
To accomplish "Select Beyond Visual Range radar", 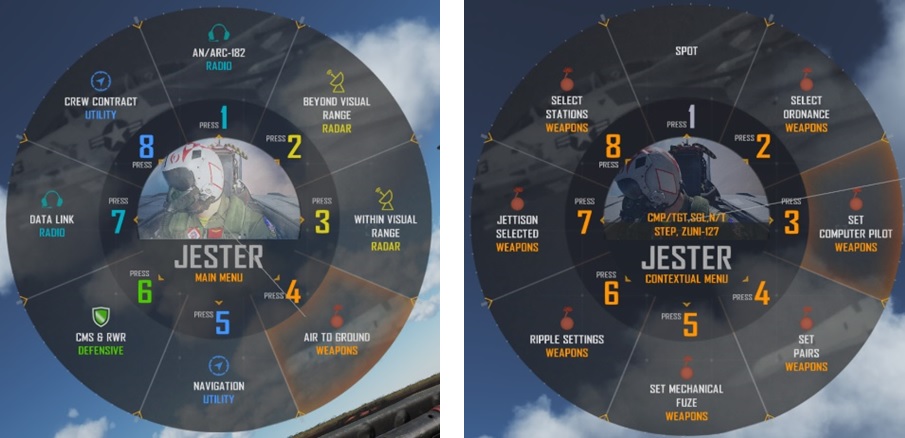I will pos(336,108).
